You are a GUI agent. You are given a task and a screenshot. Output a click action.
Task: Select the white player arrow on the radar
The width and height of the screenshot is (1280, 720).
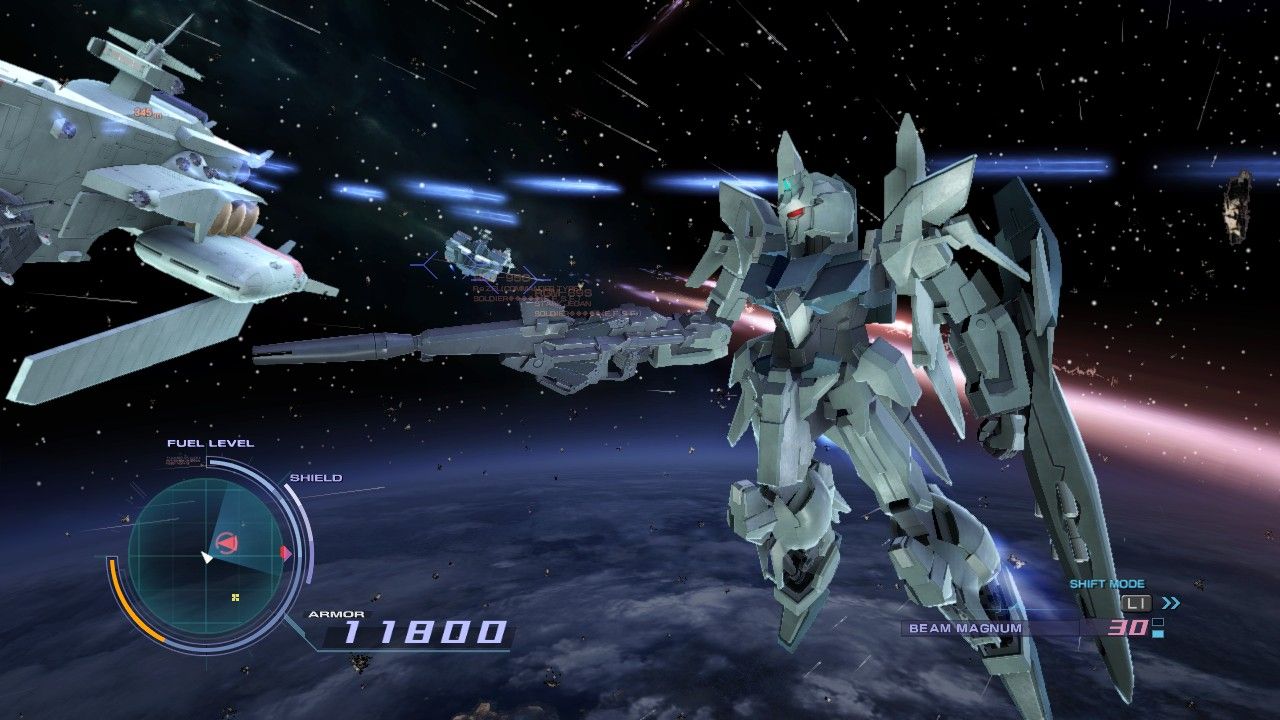[207, 558]
